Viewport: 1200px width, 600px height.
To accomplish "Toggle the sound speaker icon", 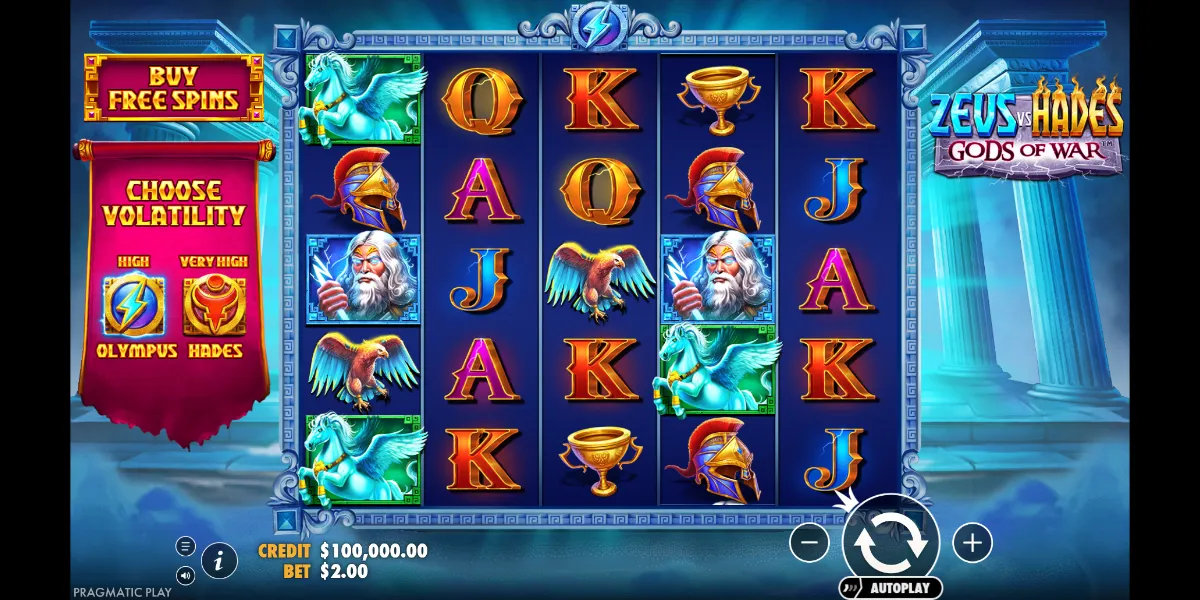I will pyautogui.click(x=185, y=575).
